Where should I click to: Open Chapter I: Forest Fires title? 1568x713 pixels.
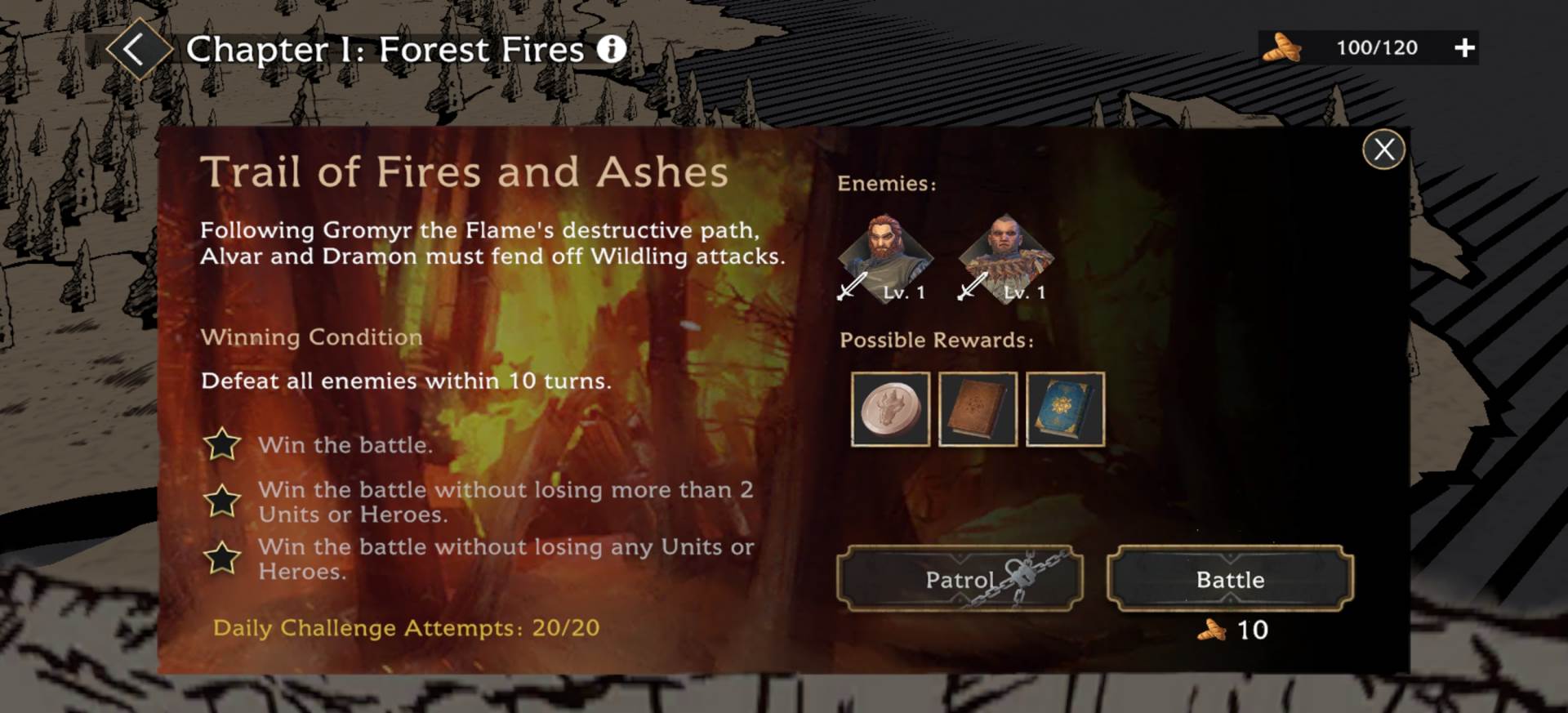point(384,50)
